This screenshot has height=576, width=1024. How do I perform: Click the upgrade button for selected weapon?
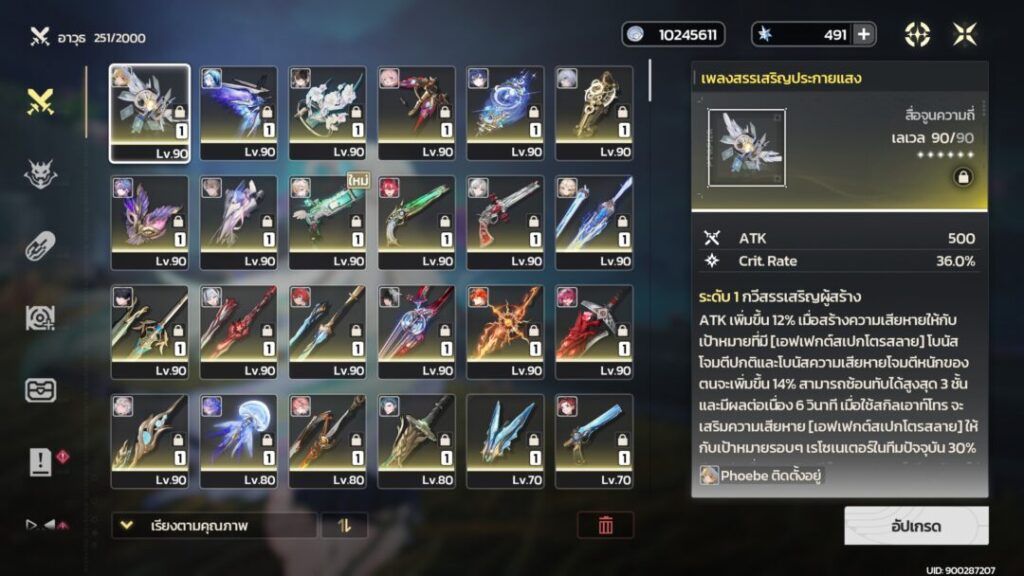tap(916, 525)
